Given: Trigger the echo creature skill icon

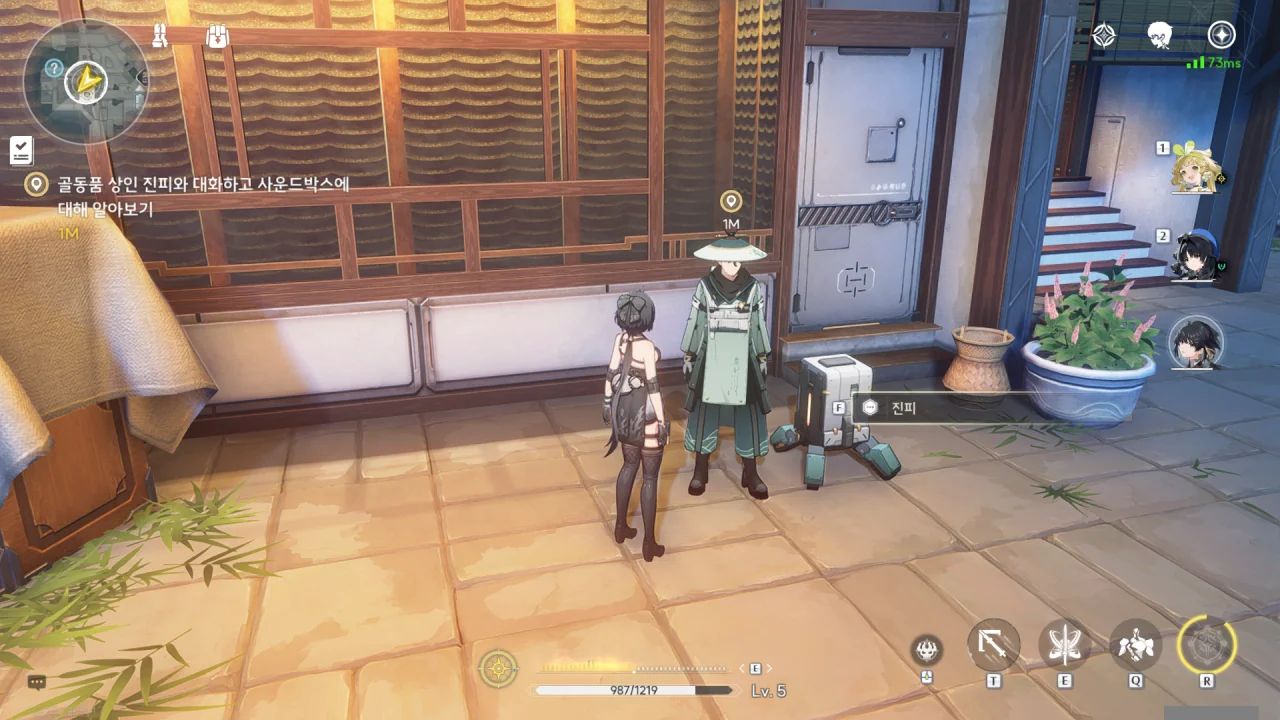Looking at the screenshot, I should [x=1136, y=645].
